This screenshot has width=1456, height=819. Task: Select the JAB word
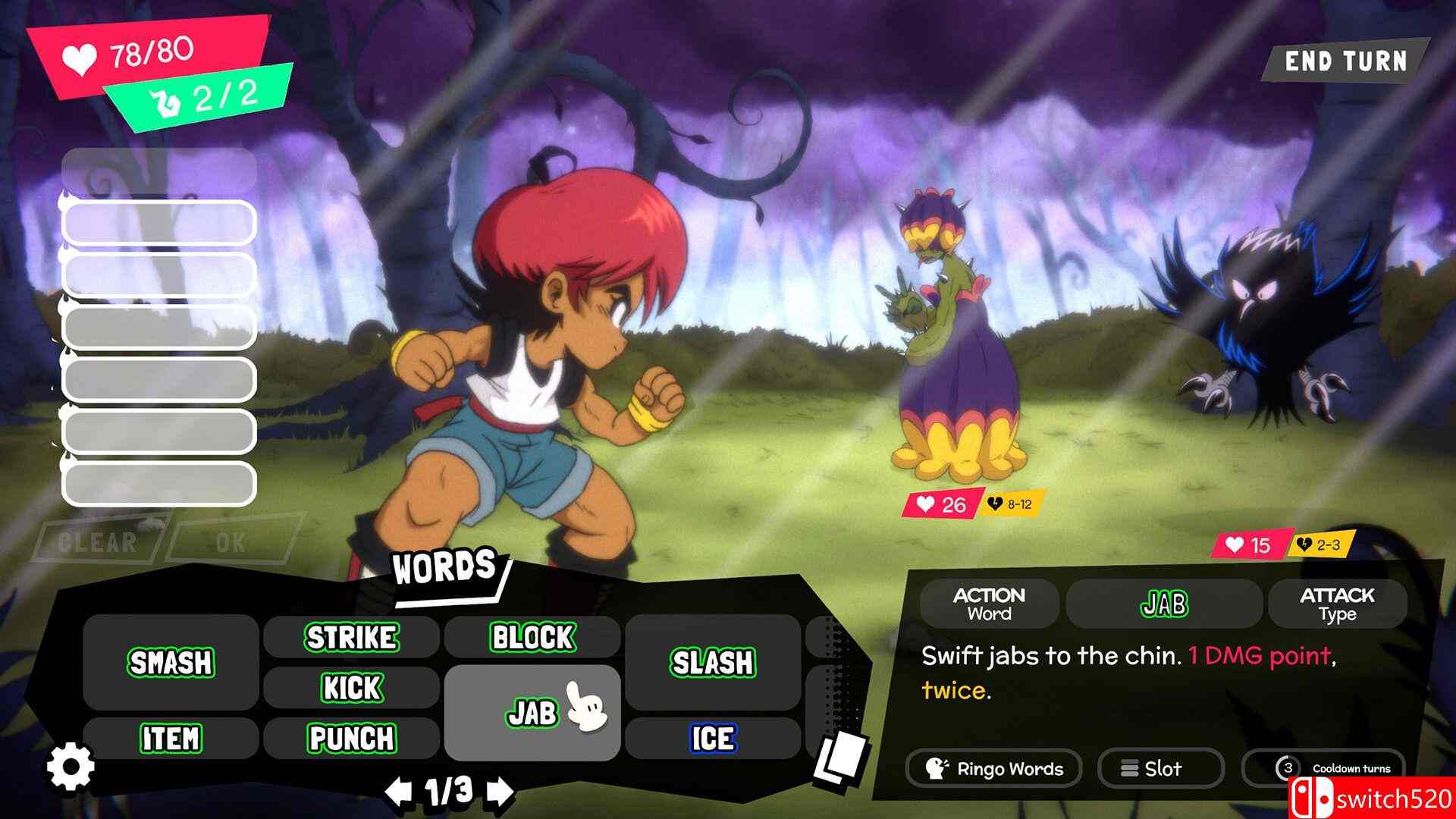[532, 713]
